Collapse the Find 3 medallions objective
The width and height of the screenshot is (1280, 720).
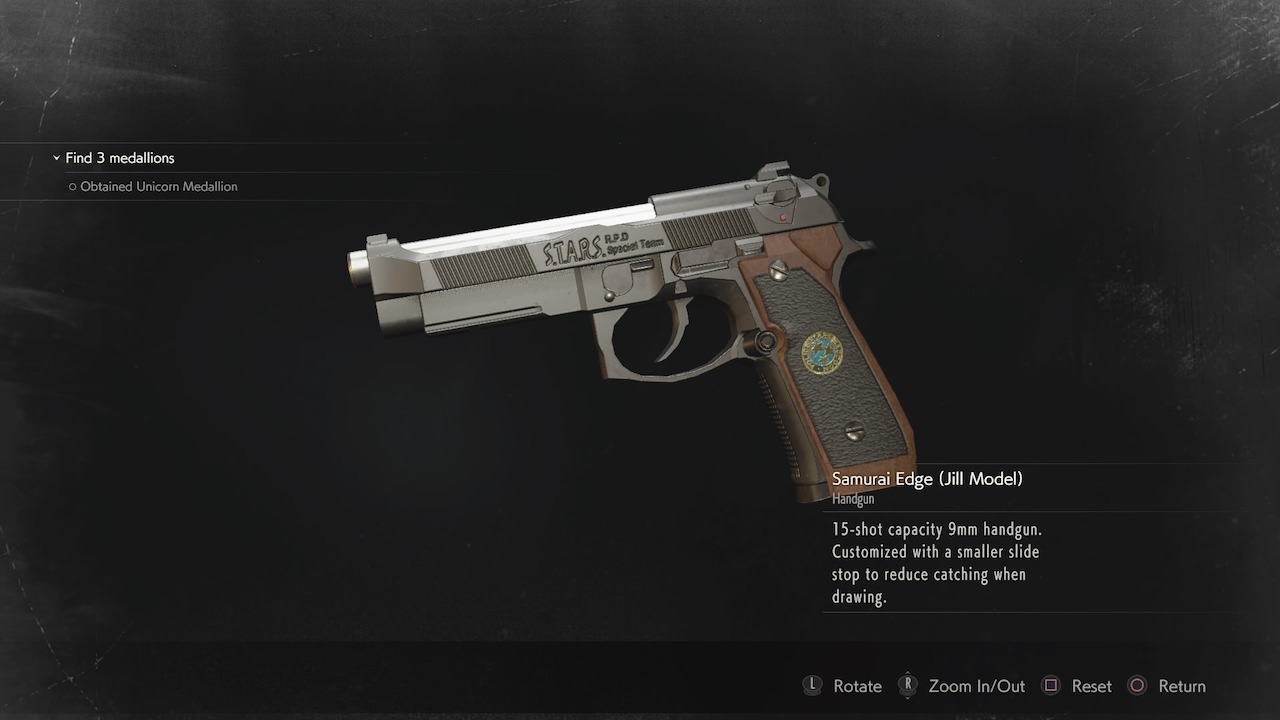click(57, 158)
